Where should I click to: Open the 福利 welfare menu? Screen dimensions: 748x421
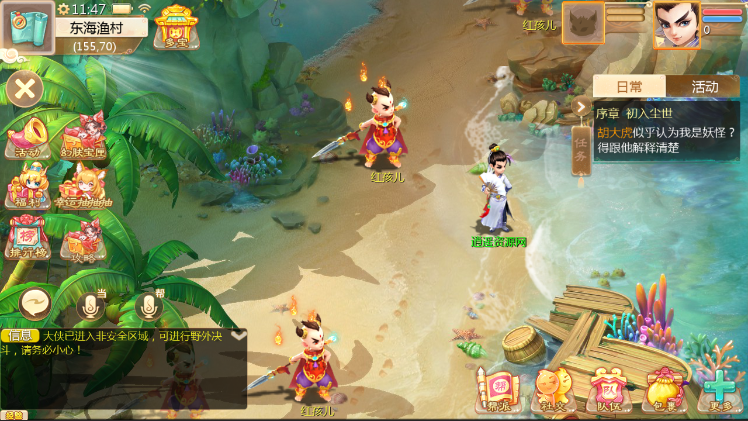tap(27, 186)
